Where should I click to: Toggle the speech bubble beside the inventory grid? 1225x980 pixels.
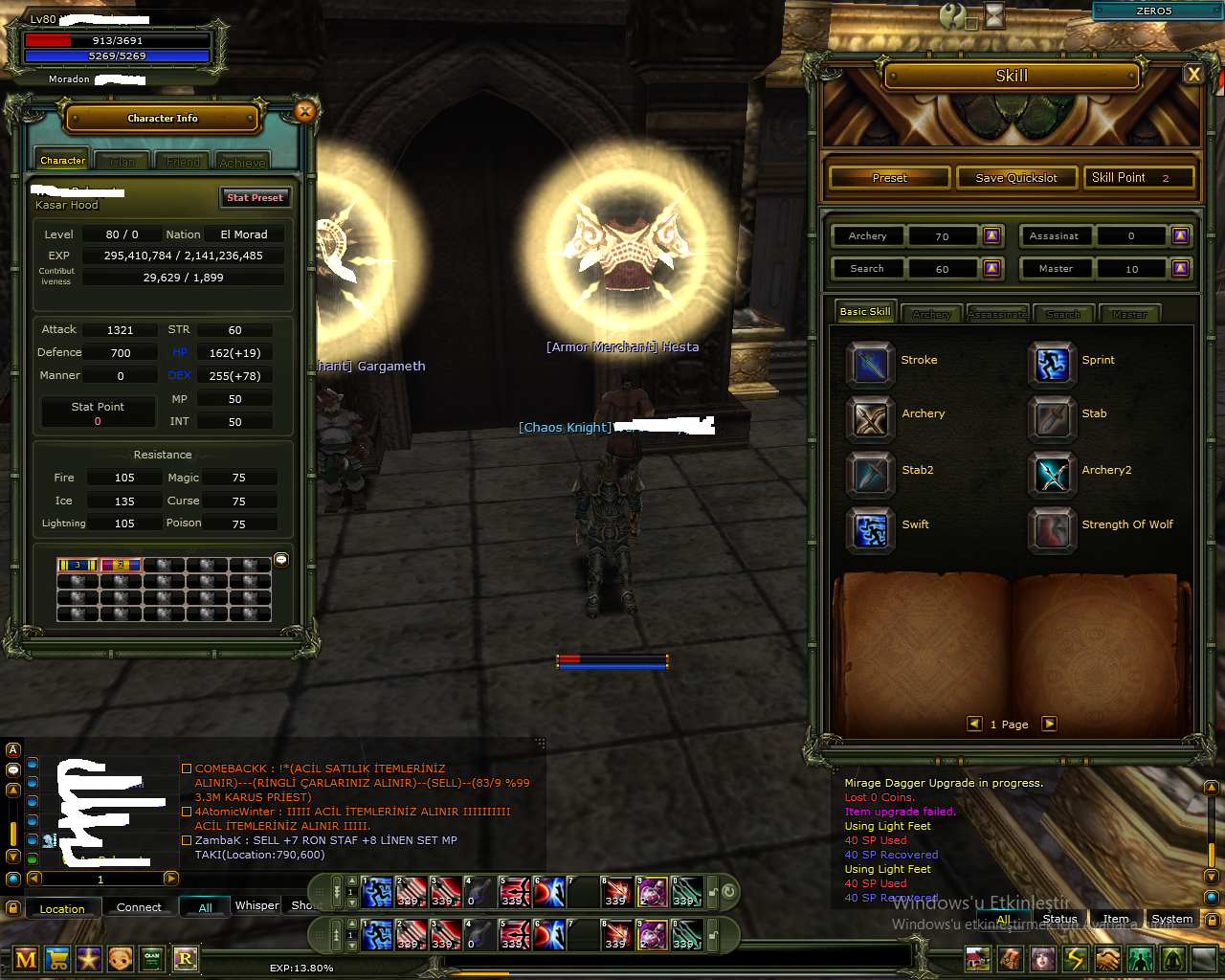(280, 560)
